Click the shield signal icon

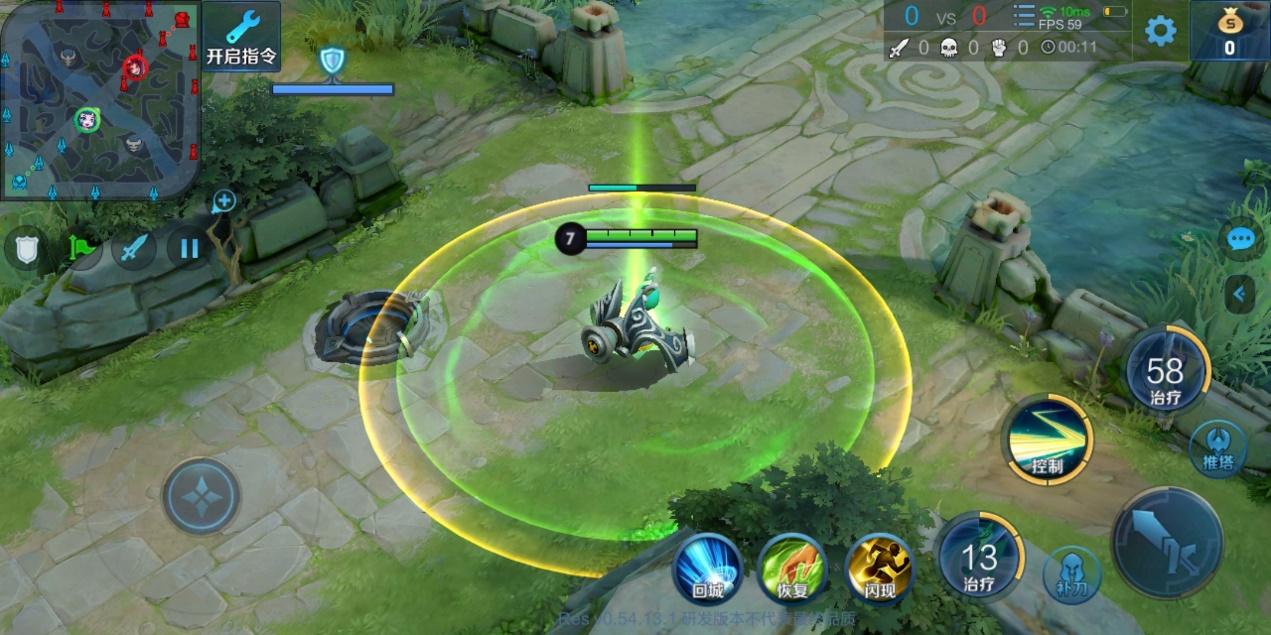tap(26, 249)
